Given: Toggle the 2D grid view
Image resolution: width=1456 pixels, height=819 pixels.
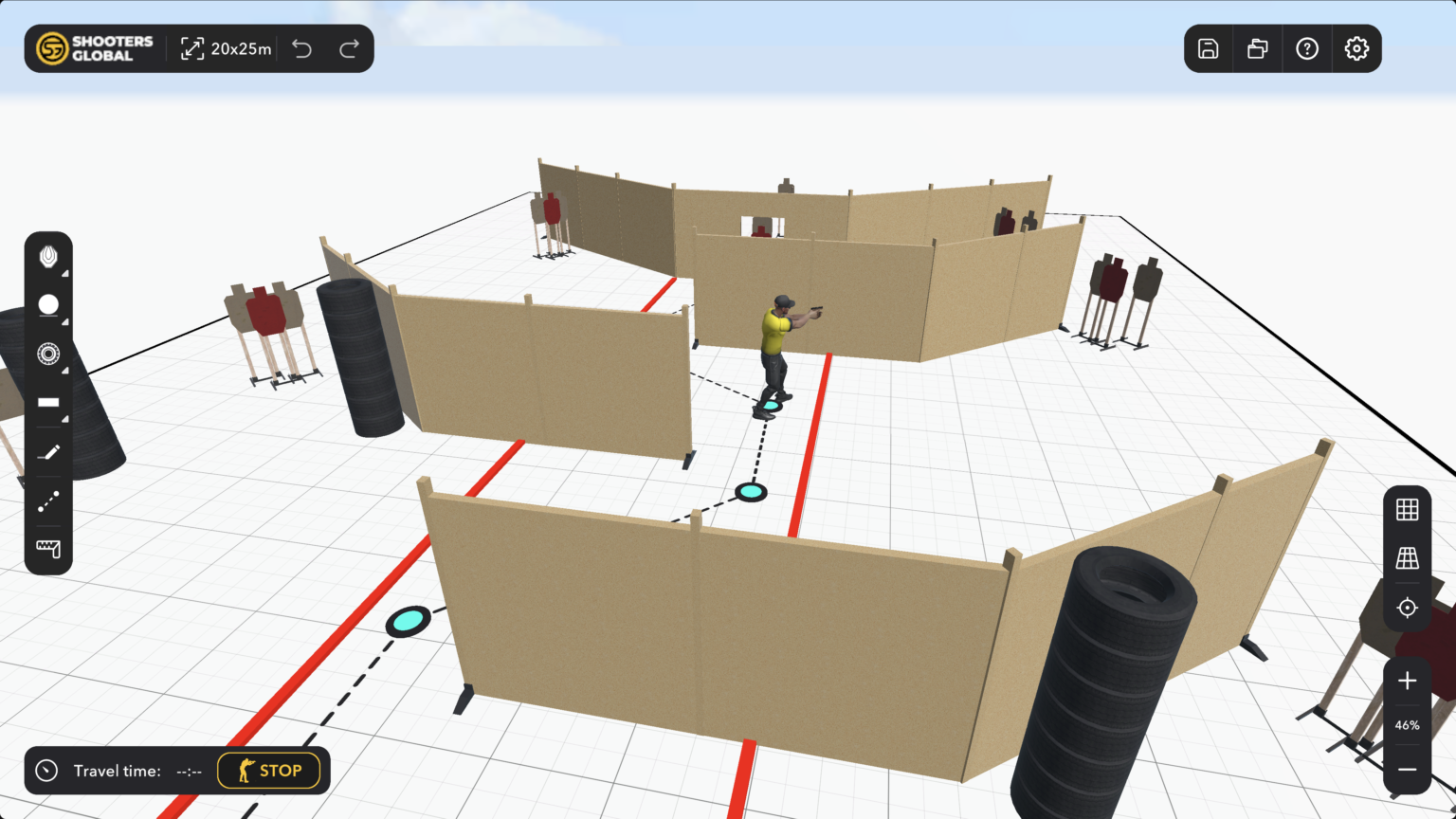Looking at the screenshot, I should pyautogui.click(x=1407, y=509).
